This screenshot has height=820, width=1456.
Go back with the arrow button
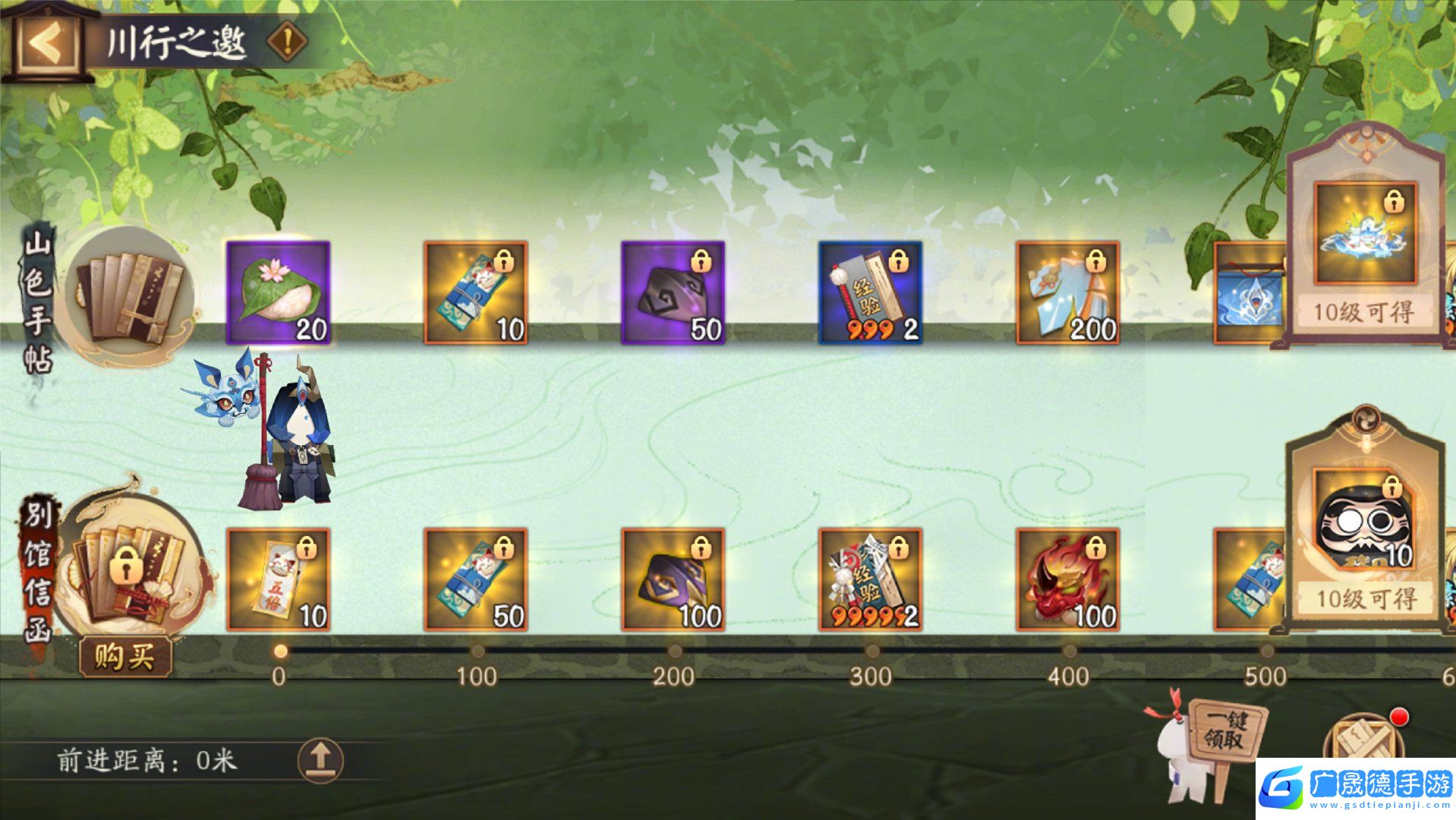pos(47,42)
